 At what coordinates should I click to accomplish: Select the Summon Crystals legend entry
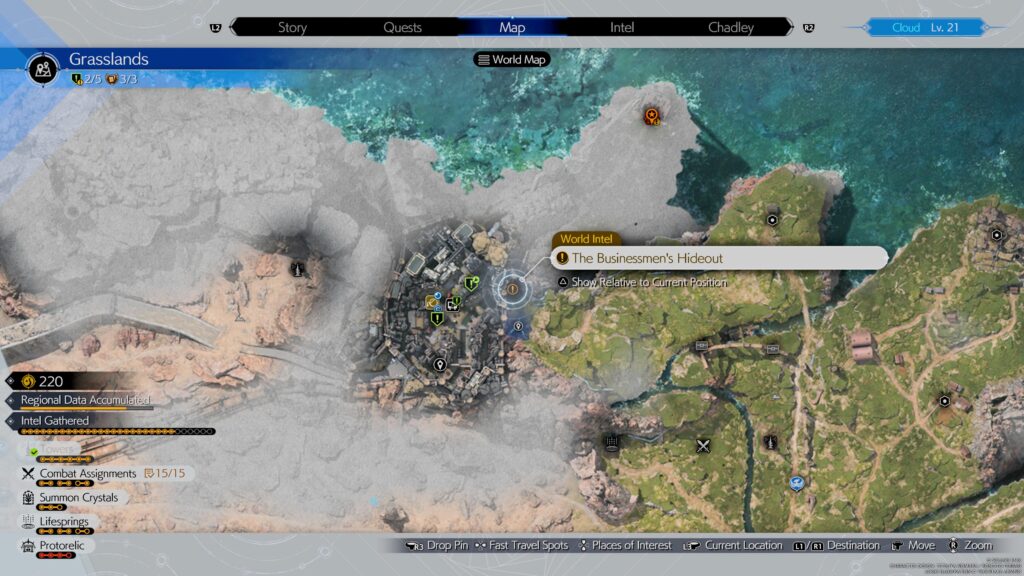[79, 498]
